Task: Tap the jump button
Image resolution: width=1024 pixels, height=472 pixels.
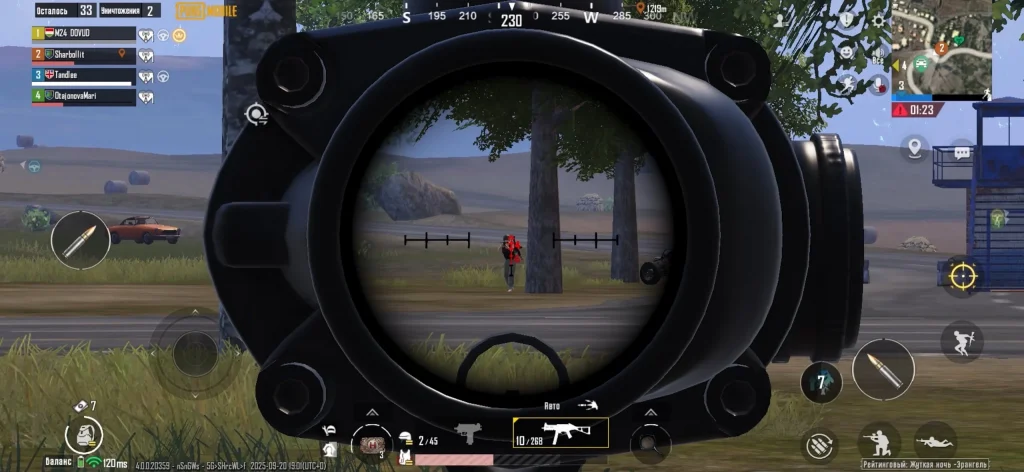Action: click(961, 341)
